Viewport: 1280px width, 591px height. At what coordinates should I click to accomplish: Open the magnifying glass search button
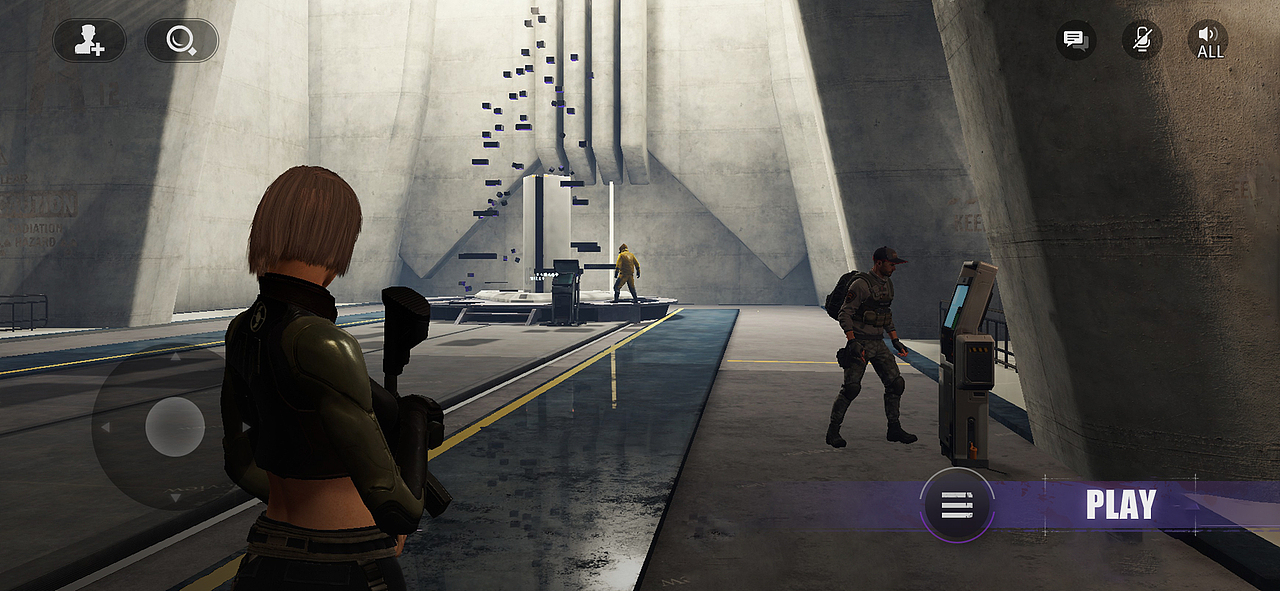point(181,41)
